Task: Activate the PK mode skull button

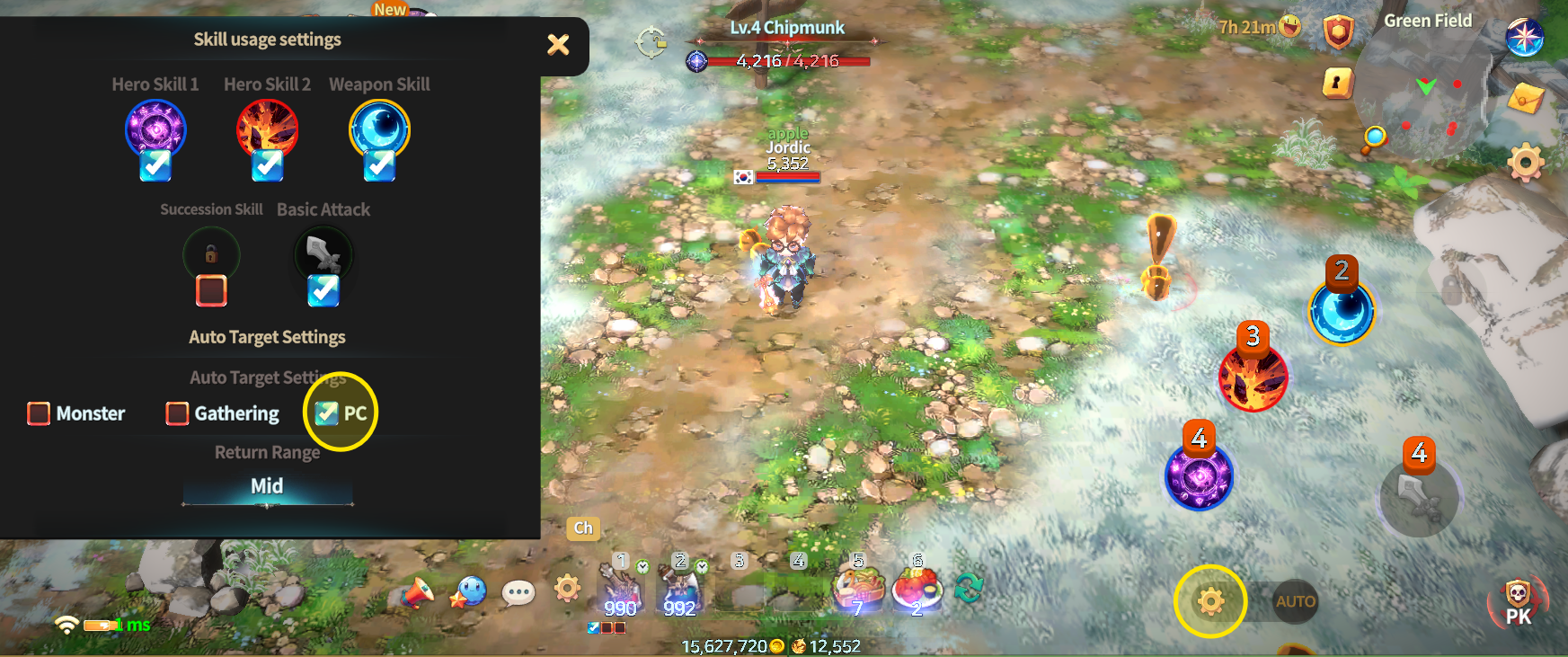Action: pyautogui.click(x=1518, y=600)
